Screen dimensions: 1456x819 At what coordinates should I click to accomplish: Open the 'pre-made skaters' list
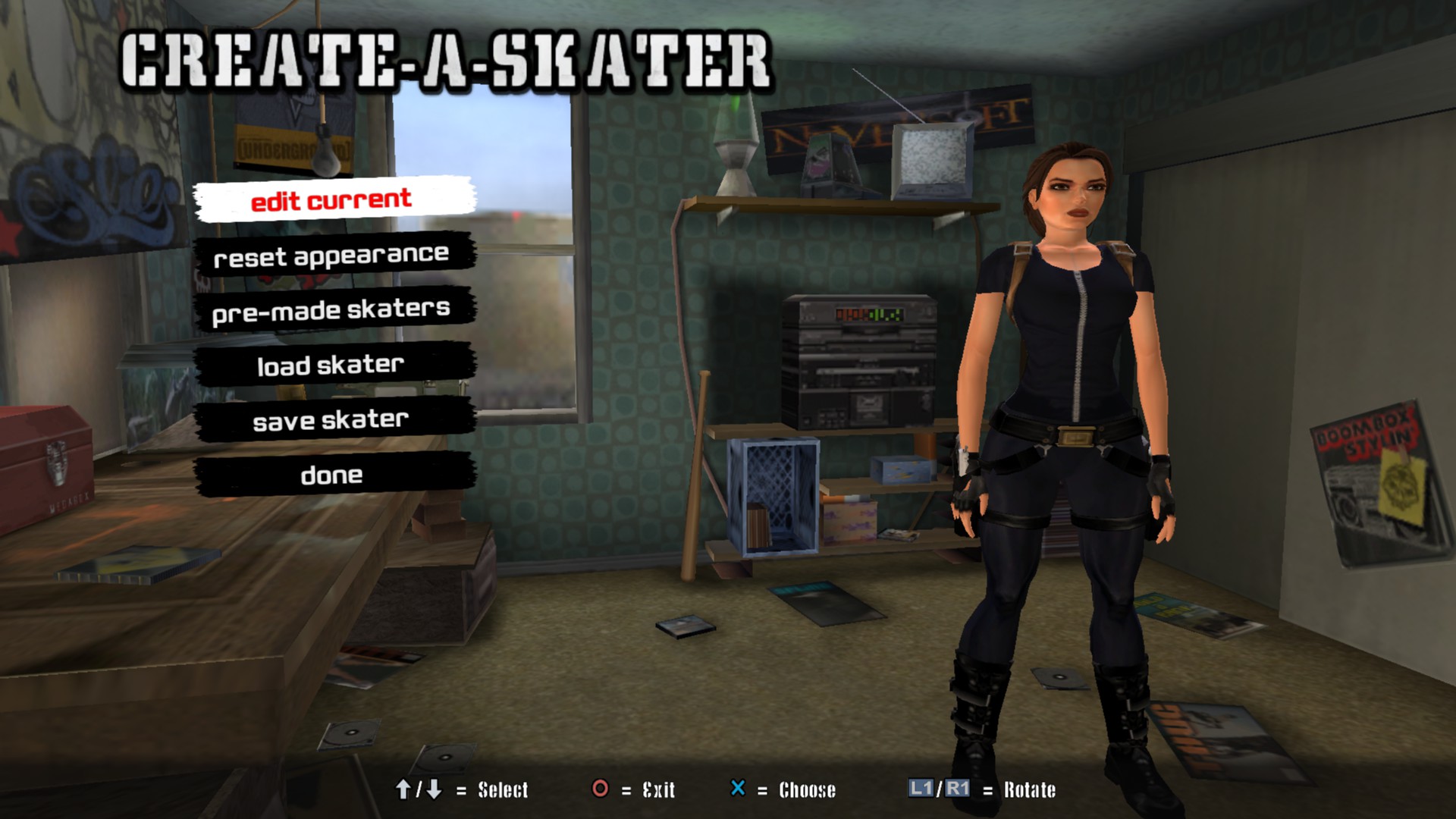tap(332, 310)
